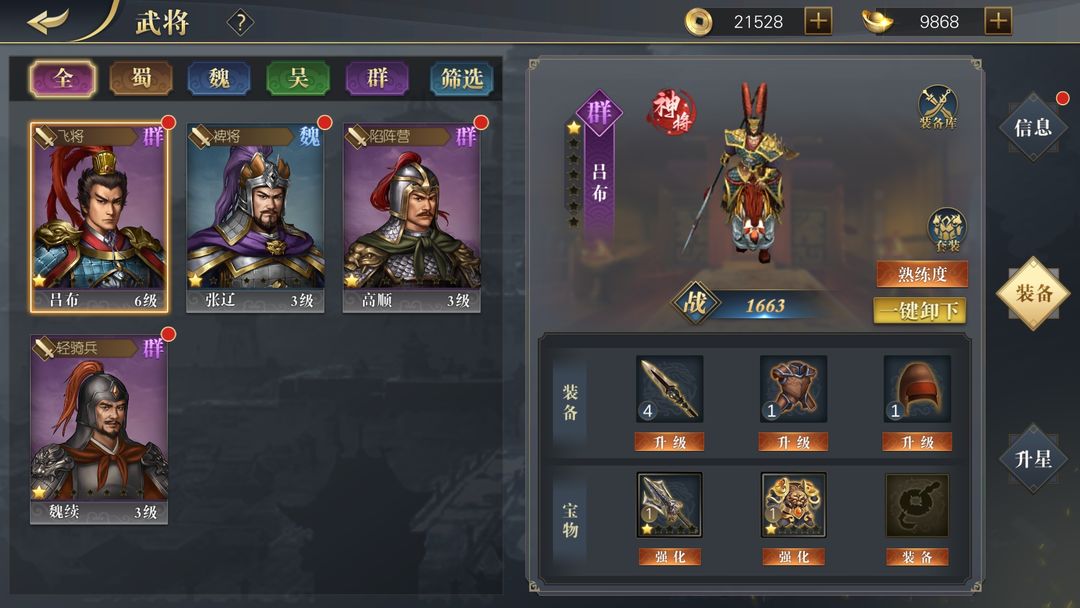Equip a treasure in the empty 装备 slot
Image resolution: width=1080 pixels, height=608 pixels.
(917, 557)
